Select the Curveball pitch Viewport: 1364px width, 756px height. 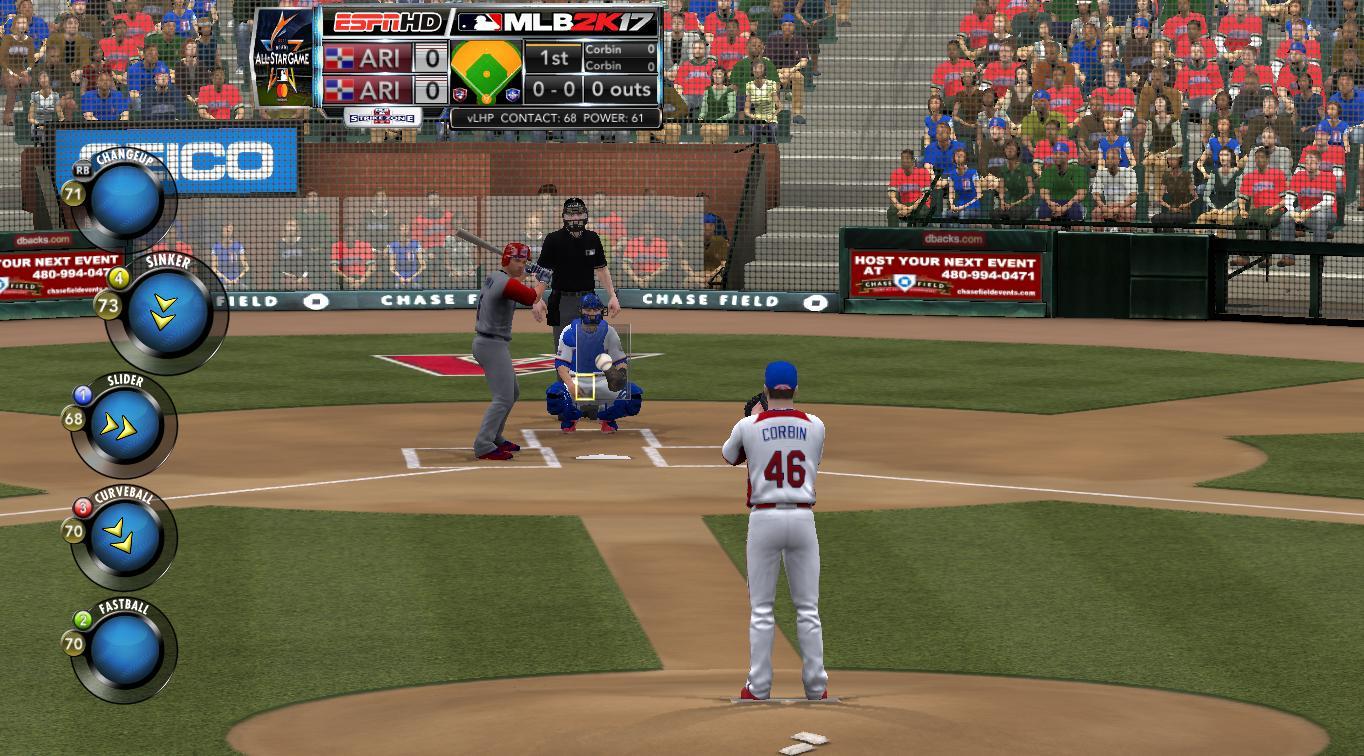coord(126,538)
